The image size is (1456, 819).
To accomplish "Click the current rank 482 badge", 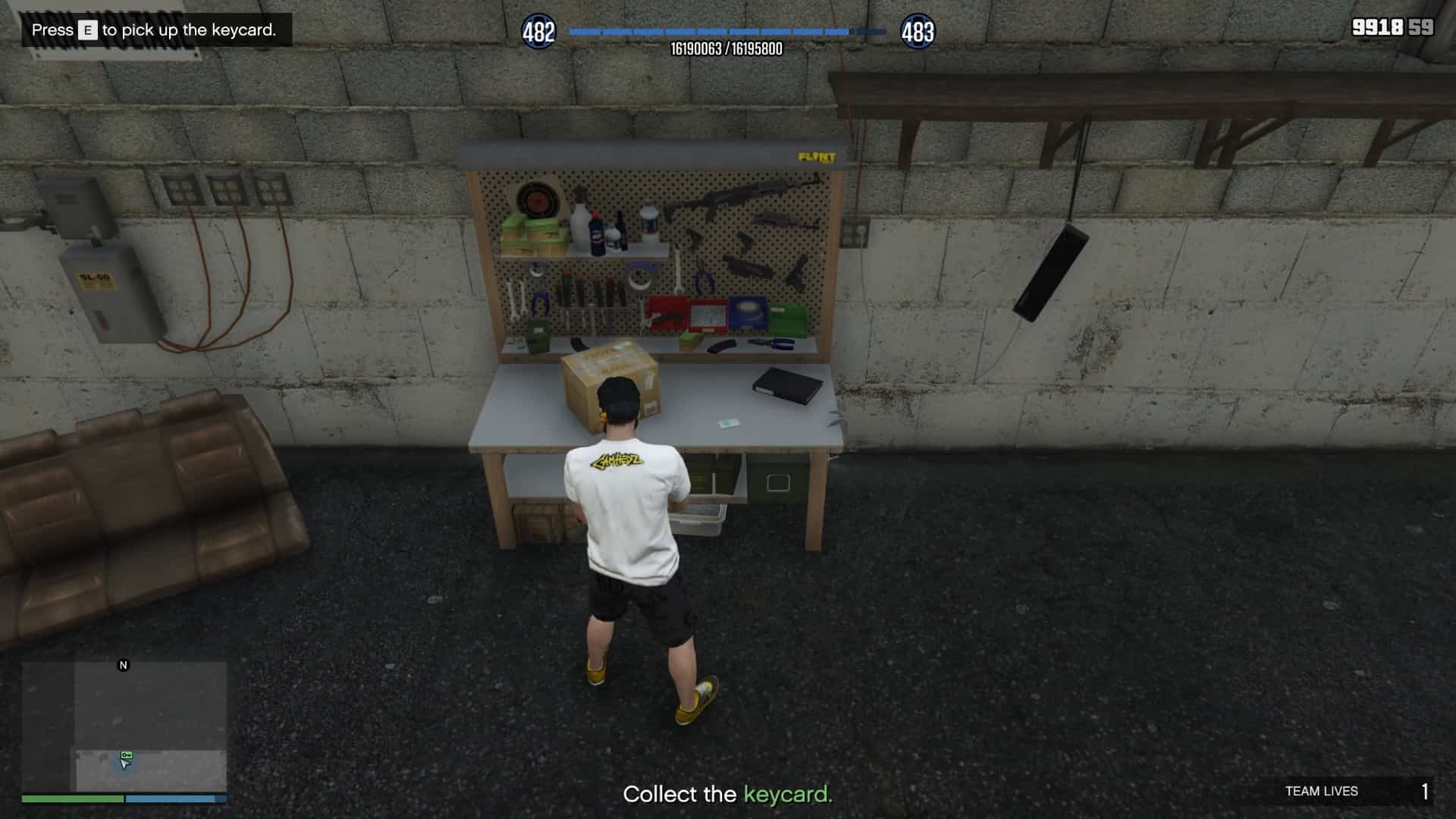I will [538, 32].
